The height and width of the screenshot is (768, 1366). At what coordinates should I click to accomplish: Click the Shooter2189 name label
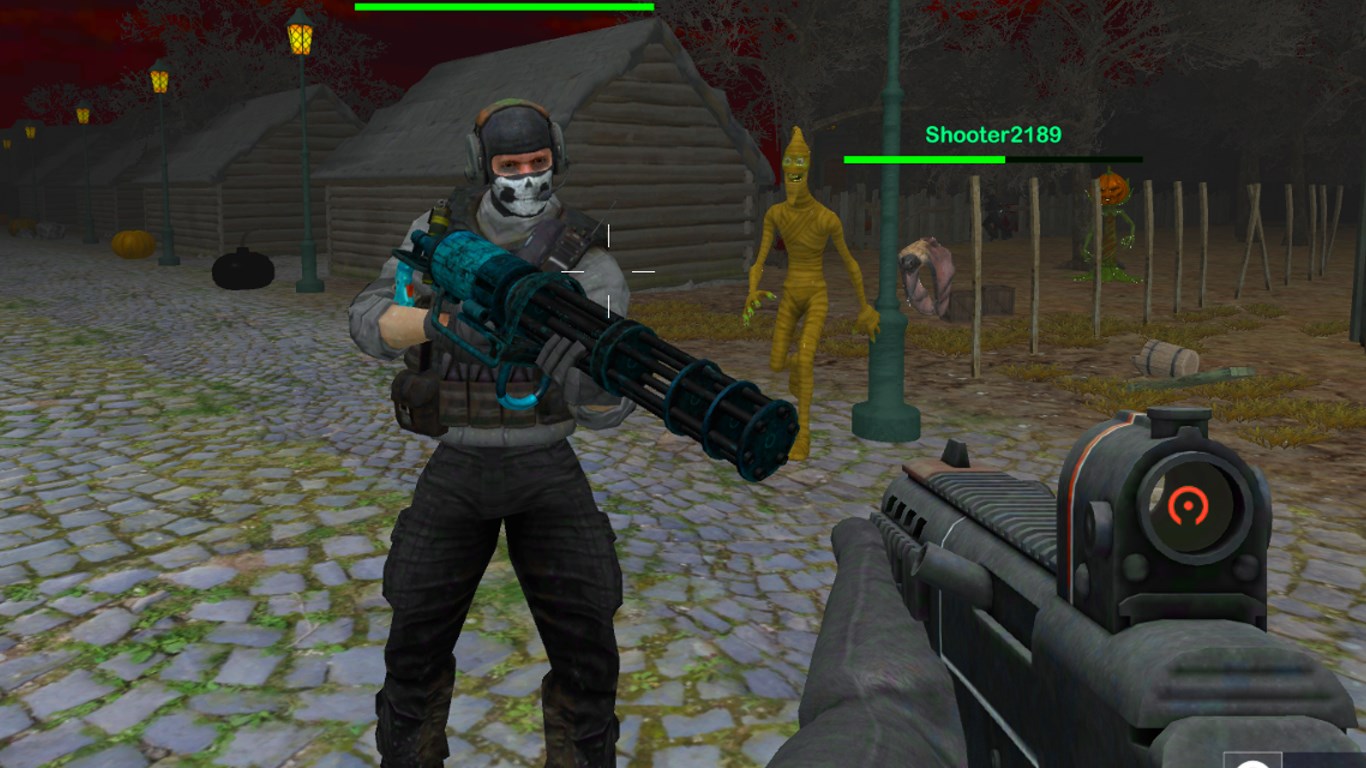pyautogui.click(x=992, y=131)
